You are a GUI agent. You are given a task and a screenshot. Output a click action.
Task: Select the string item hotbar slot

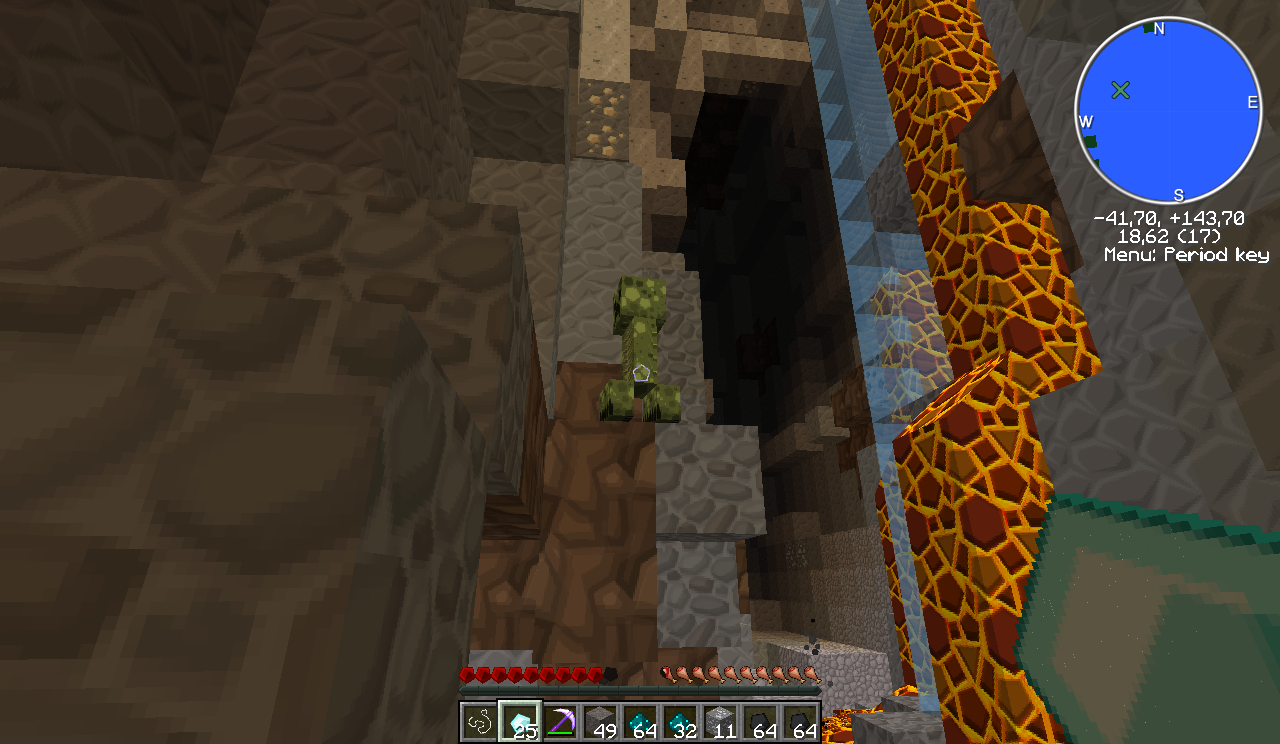click(479, 721)
